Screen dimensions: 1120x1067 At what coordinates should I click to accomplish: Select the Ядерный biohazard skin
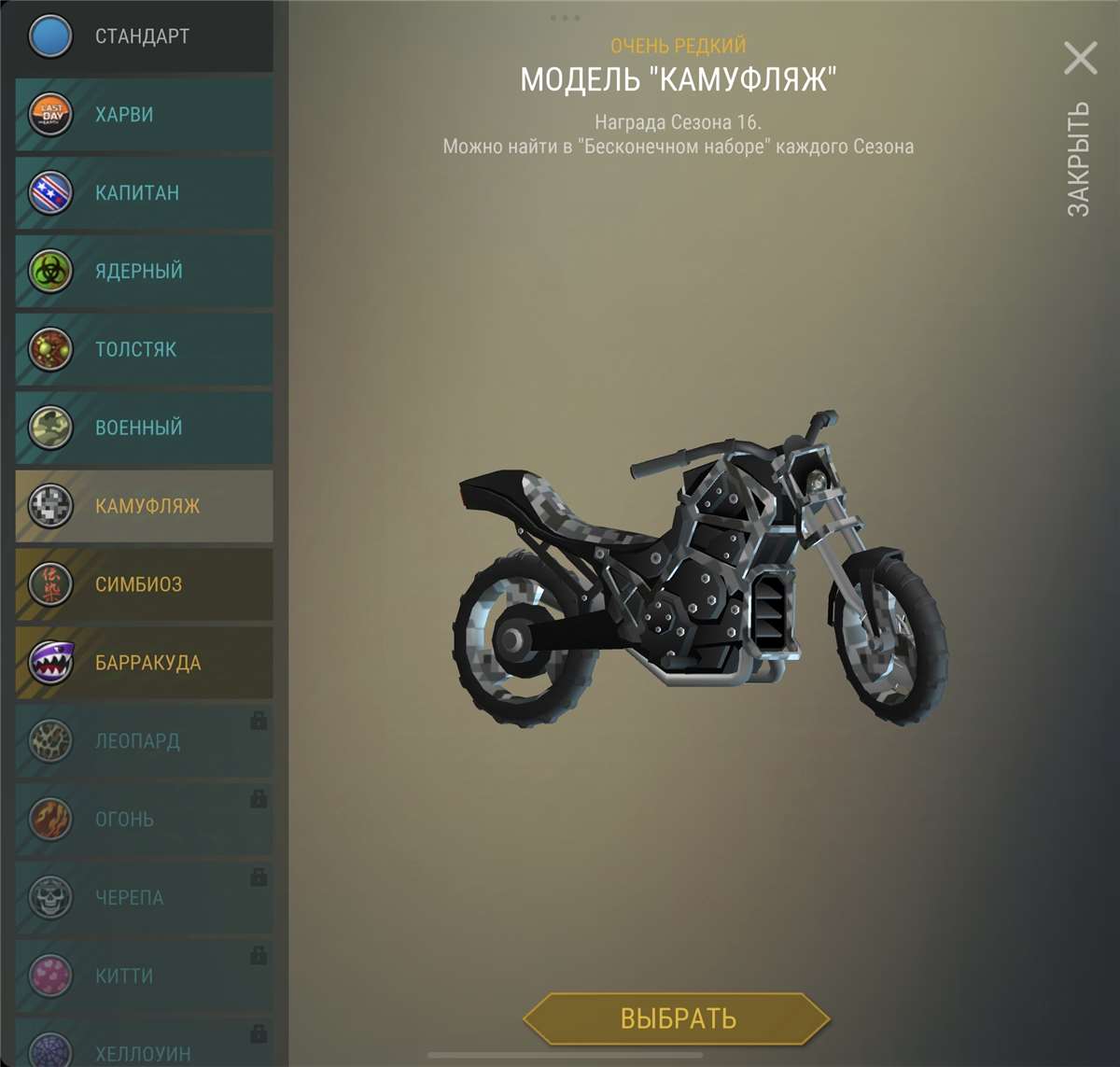tap(145, 272)
